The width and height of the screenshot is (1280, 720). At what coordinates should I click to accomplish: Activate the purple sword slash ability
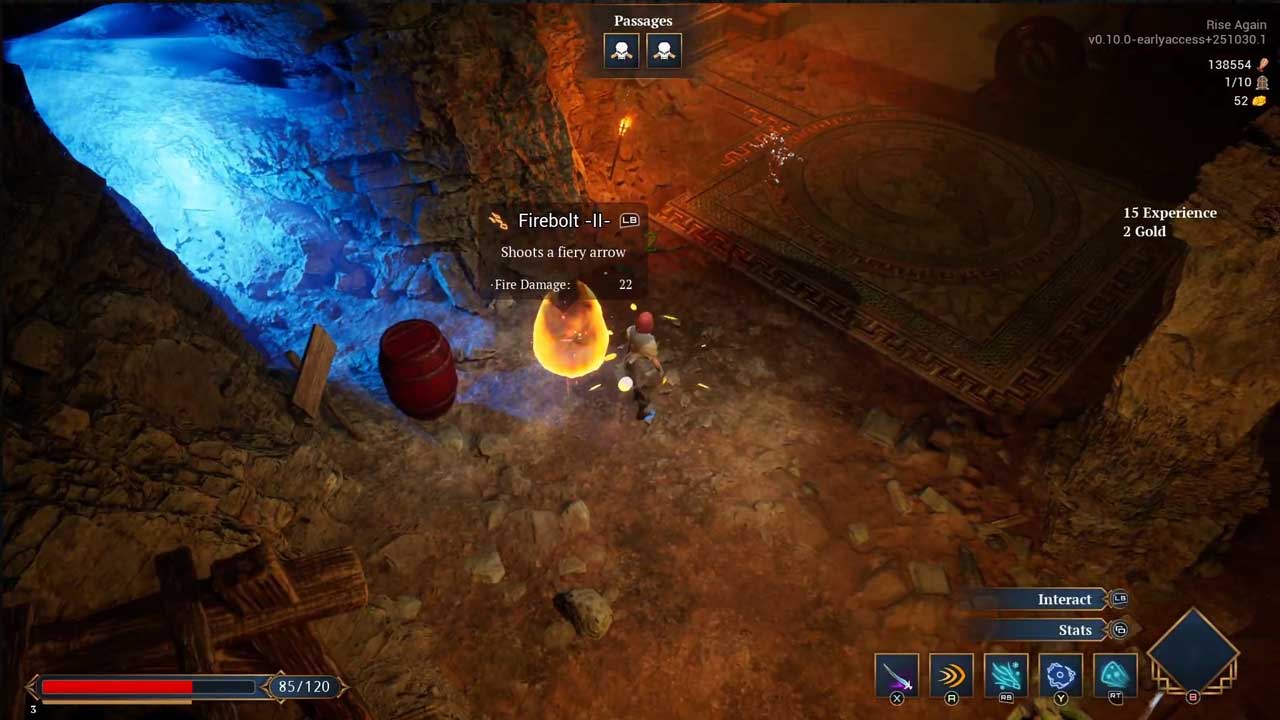click(896, 676)
